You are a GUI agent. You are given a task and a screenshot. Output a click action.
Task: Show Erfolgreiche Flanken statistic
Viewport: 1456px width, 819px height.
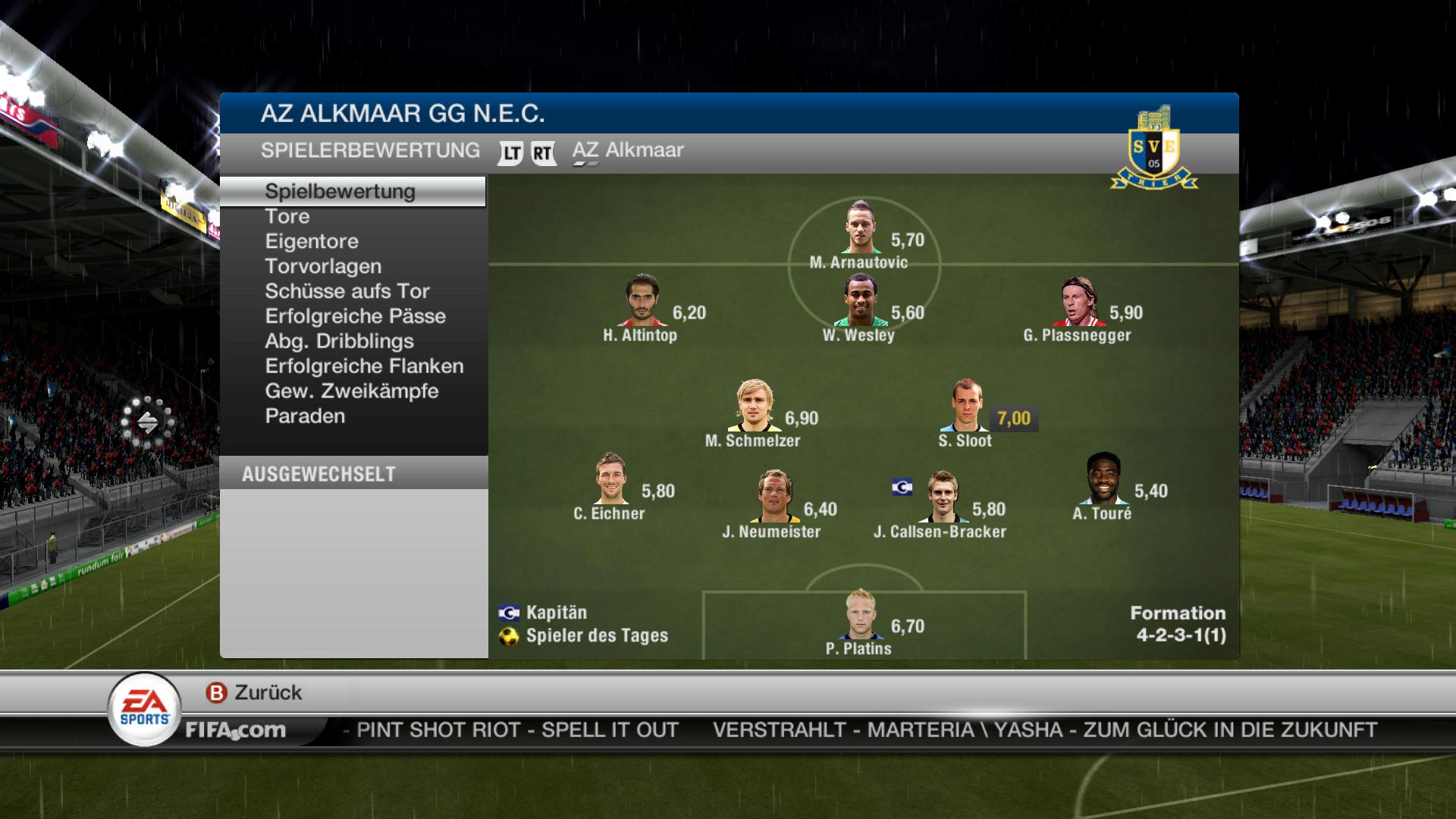(364, 366)
